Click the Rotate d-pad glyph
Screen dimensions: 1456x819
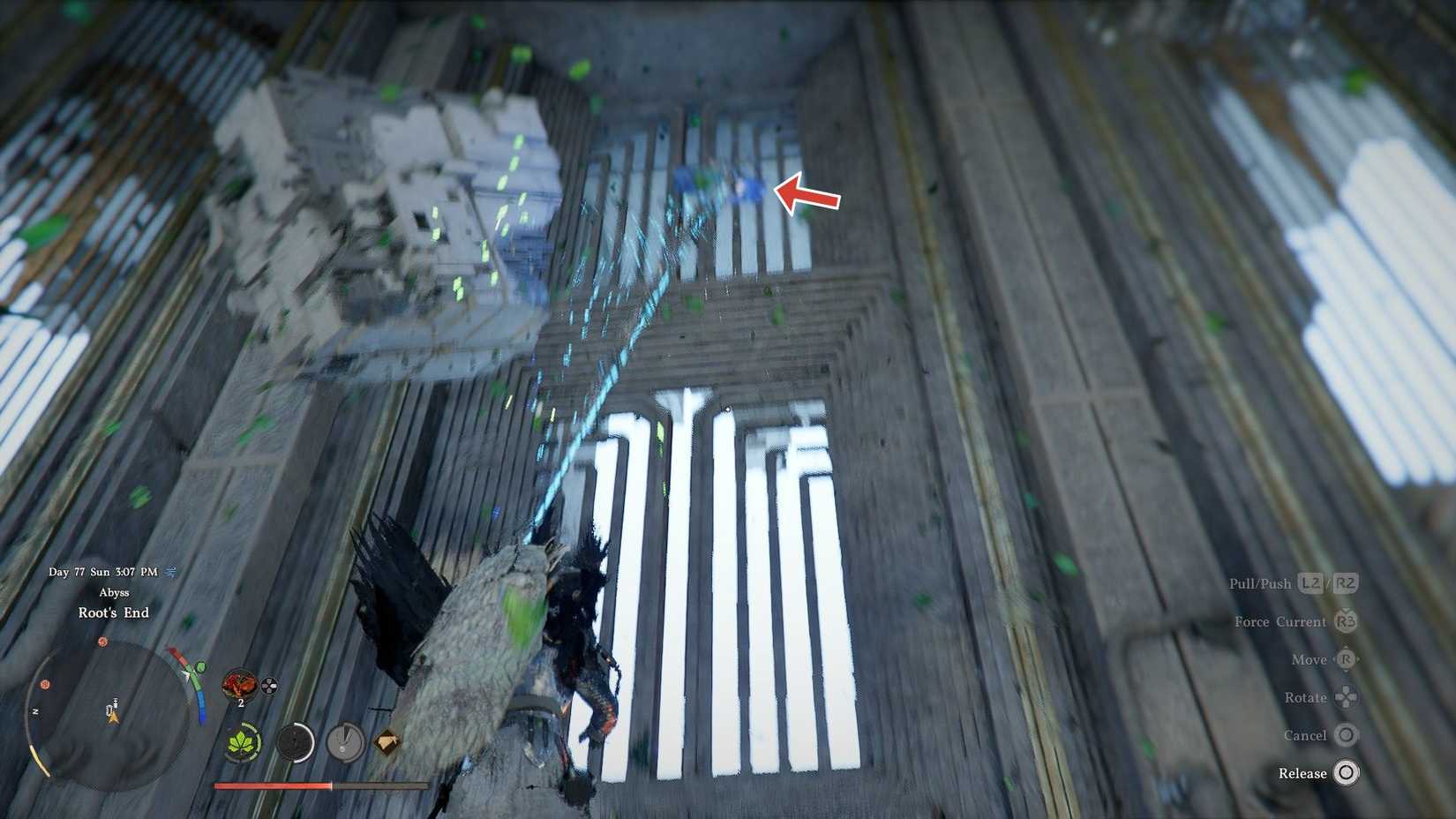point(1345,697)
